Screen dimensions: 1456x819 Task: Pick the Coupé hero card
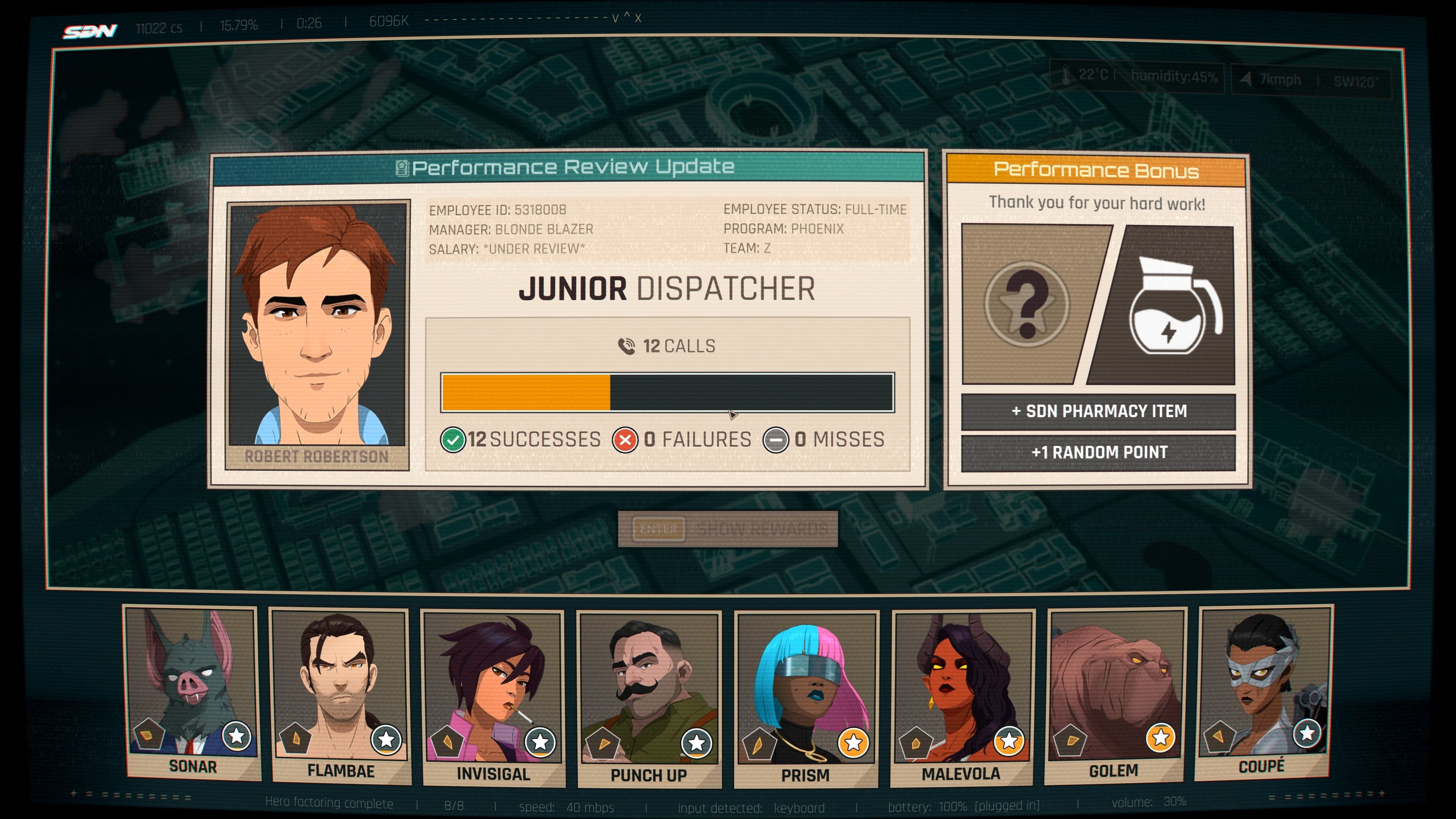click(x=1263, y=691)
